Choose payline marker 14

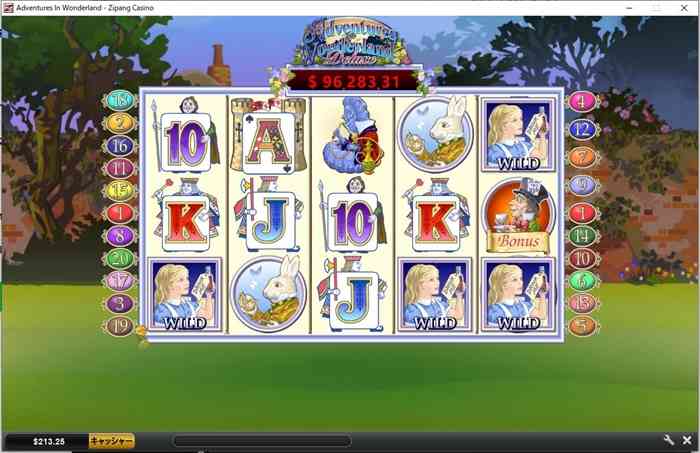point(582,236)
